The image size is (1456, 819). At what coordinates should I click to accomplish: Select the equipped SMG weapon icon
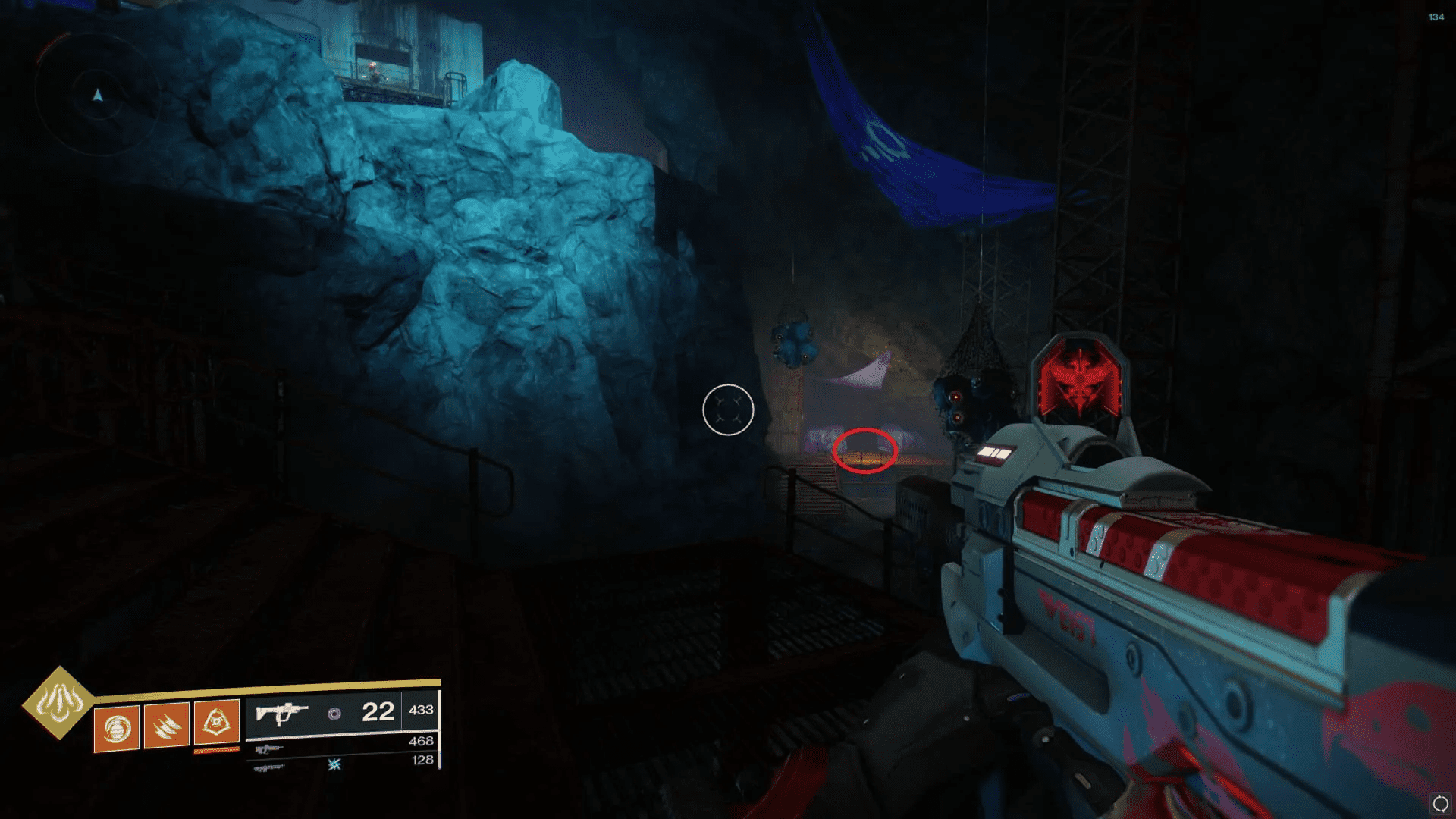point(282,713)
